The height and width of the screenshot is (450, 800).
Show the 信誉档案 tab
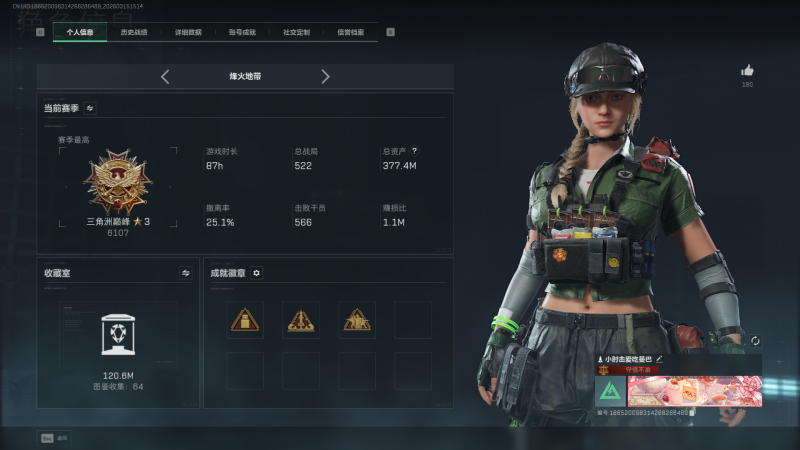[350, 32]
